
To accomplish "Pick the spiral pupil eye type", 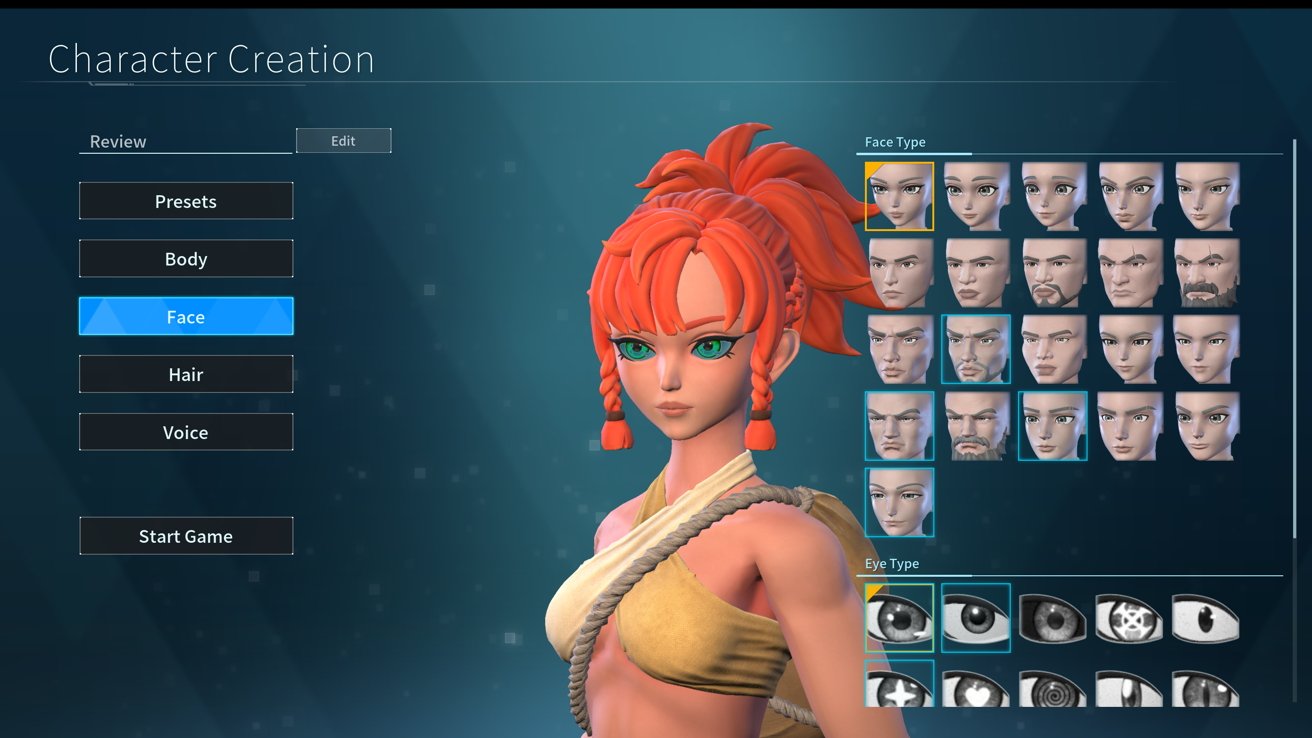I will (1053, 688).
